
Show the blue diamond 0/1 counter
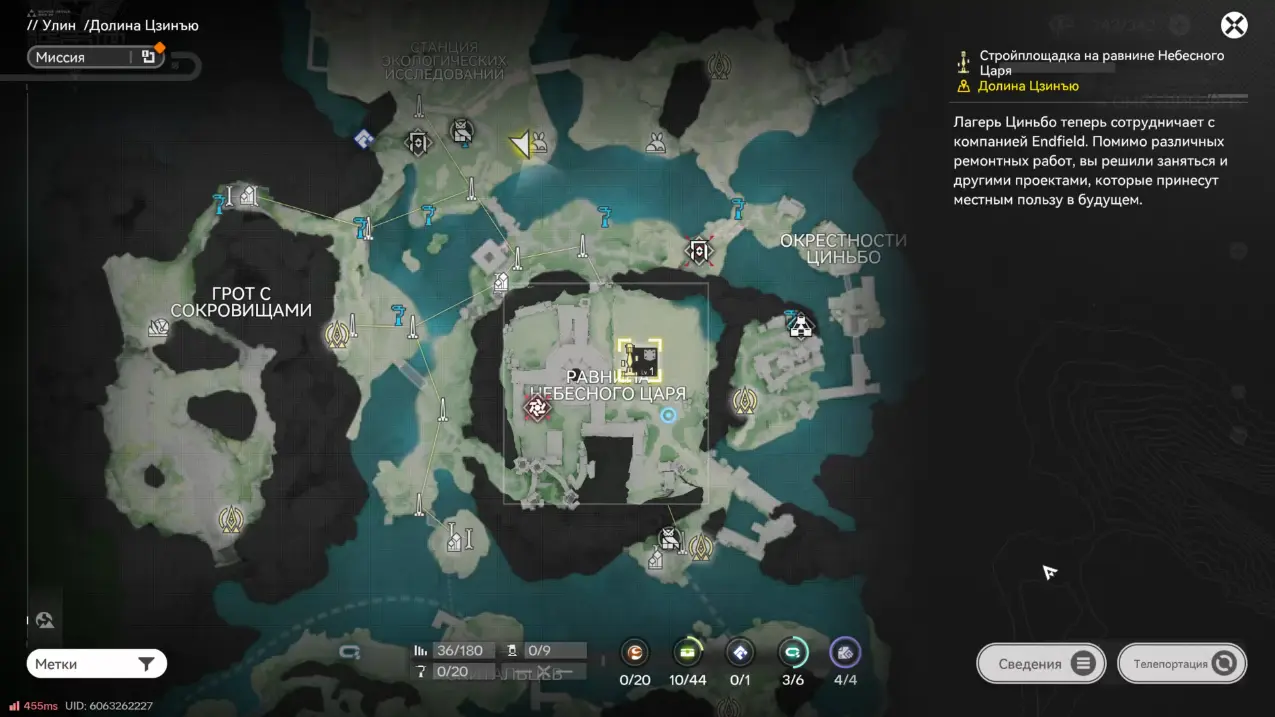coord(740,653)
